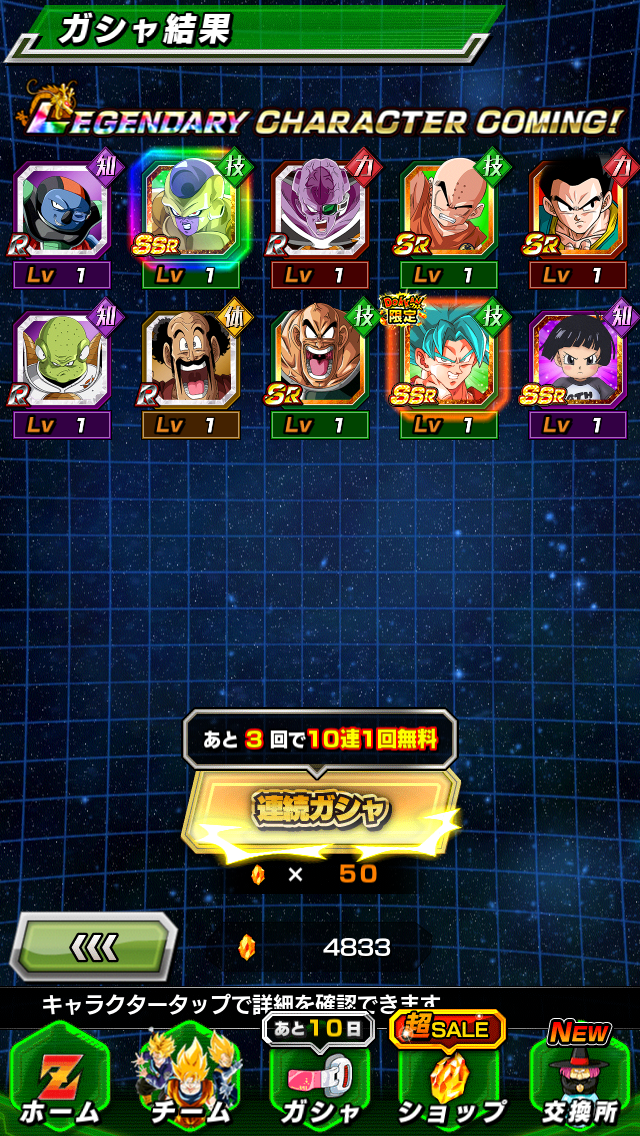The image size is (640, 1136).
Task: Go back with the green arrow button
Action: (95, 945)
